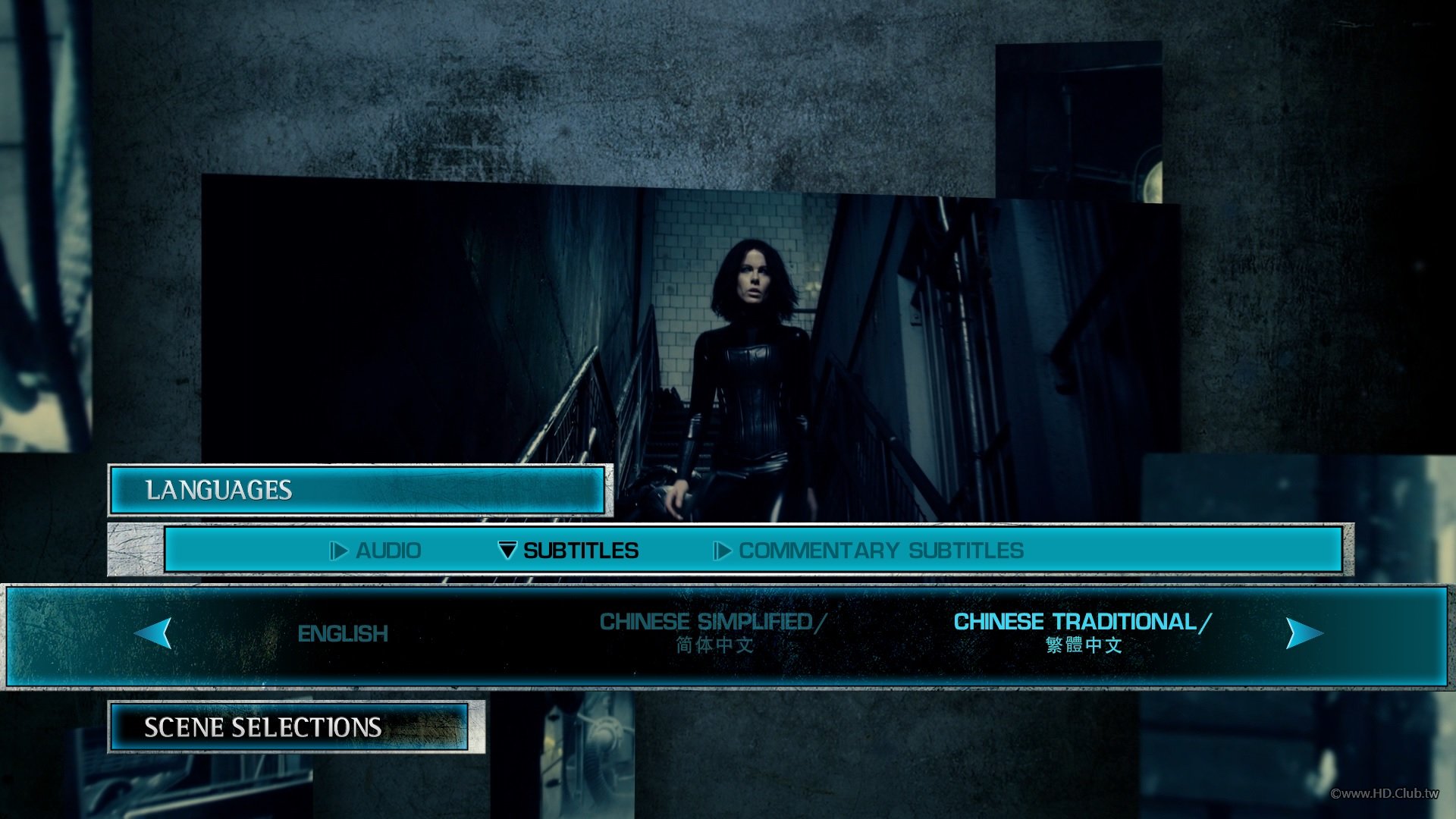Click the right navigation arrow in subtitle row
This screenshot has height=819, width=1456.
1304,634
